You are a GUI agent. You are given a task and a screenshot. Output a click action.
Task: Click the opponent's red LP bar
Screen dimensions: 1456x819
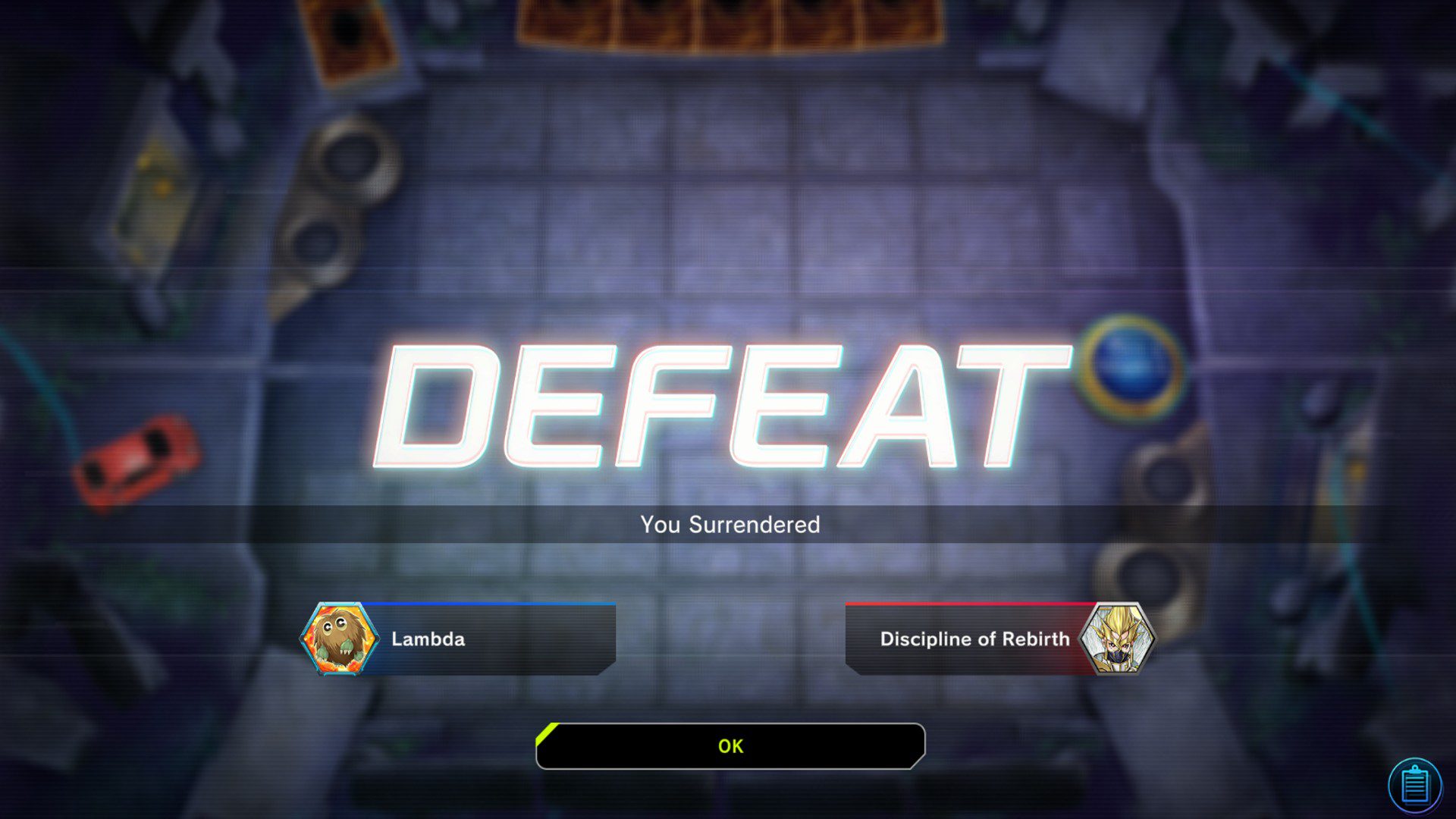tap(971, 603)
